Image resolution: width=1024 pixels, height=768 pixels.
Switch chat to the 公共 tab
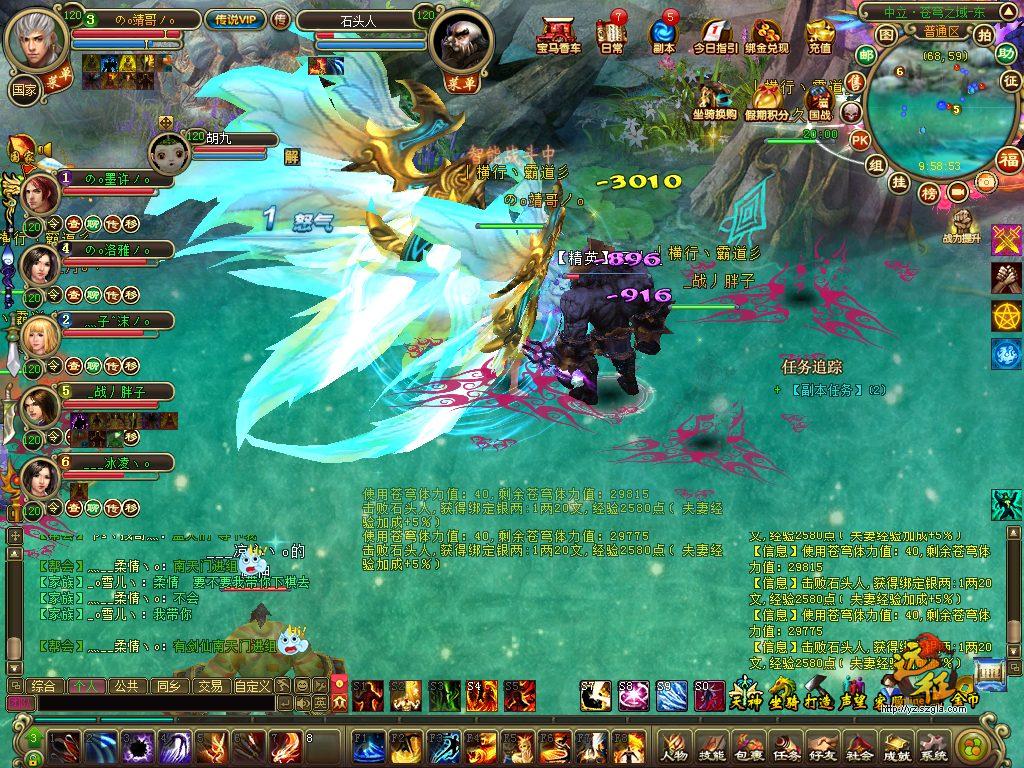click(126, 686)
